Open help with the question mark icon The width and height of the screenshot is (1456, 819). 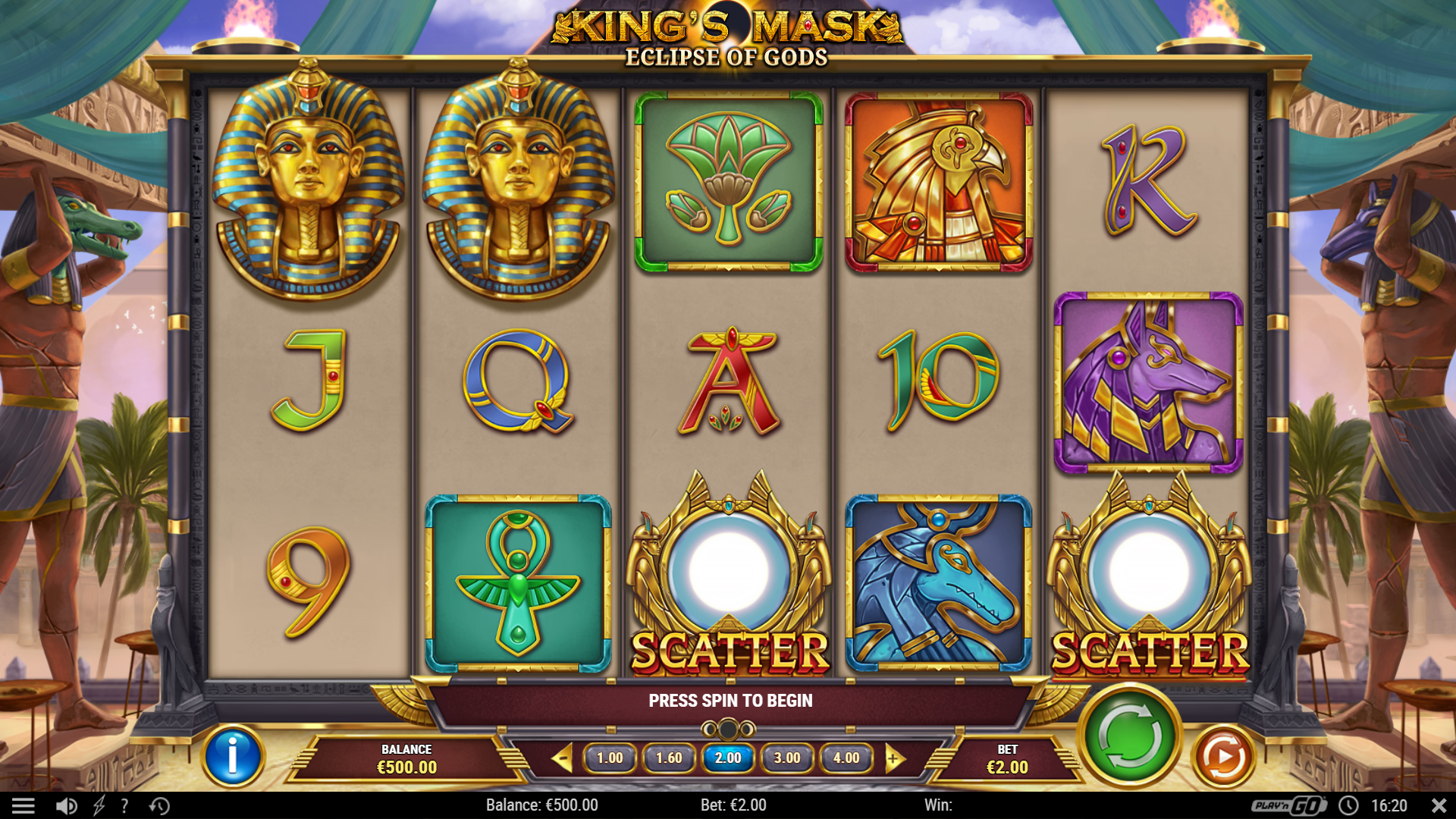coord(124,805)
